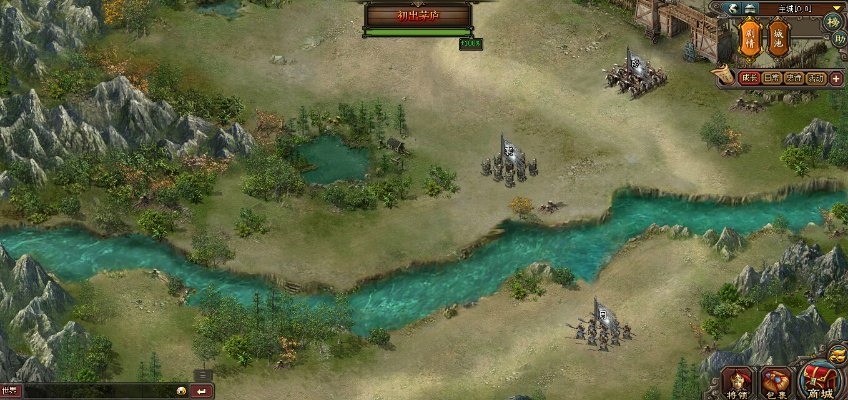Screen dimensions: 848x400
Task: Switch to the 成长 growth tab
Action: (748, 78)
